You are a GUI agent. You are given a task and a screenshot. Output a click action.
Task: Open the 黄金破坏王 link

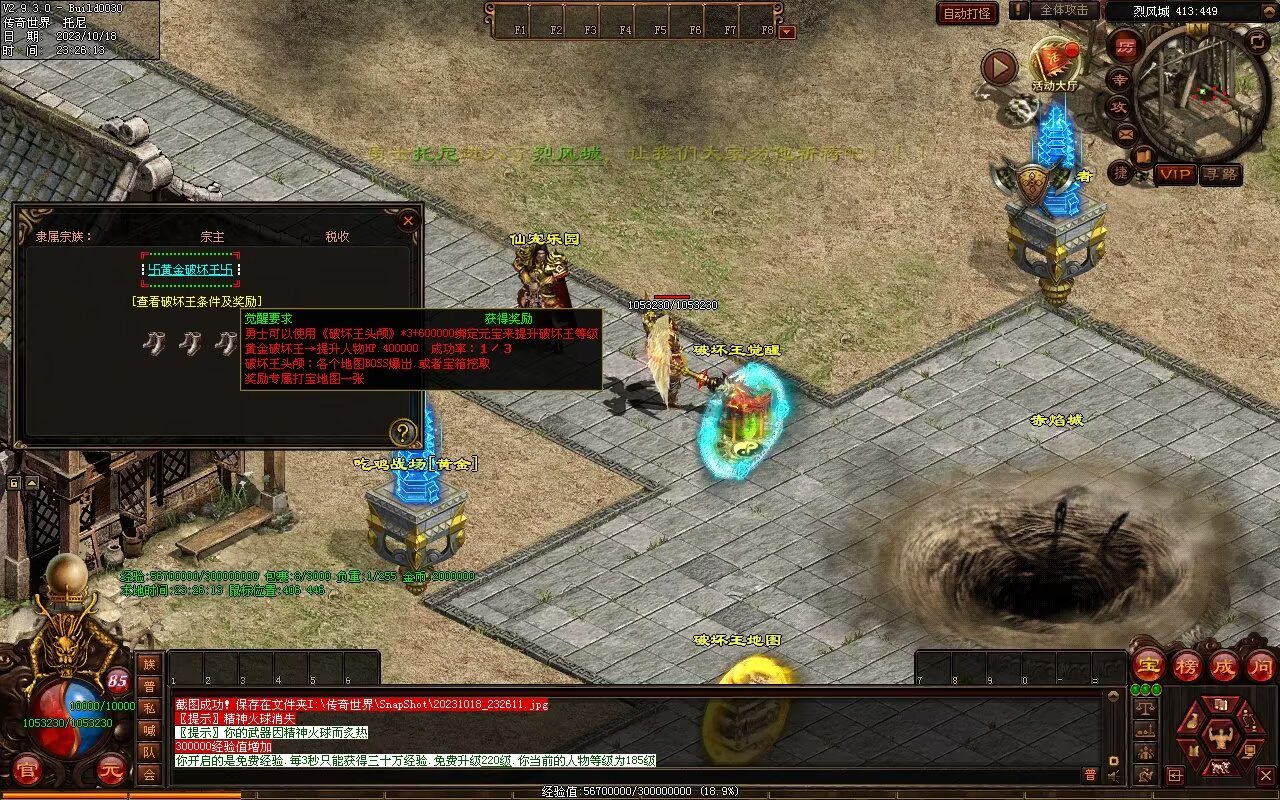(191, 270)
